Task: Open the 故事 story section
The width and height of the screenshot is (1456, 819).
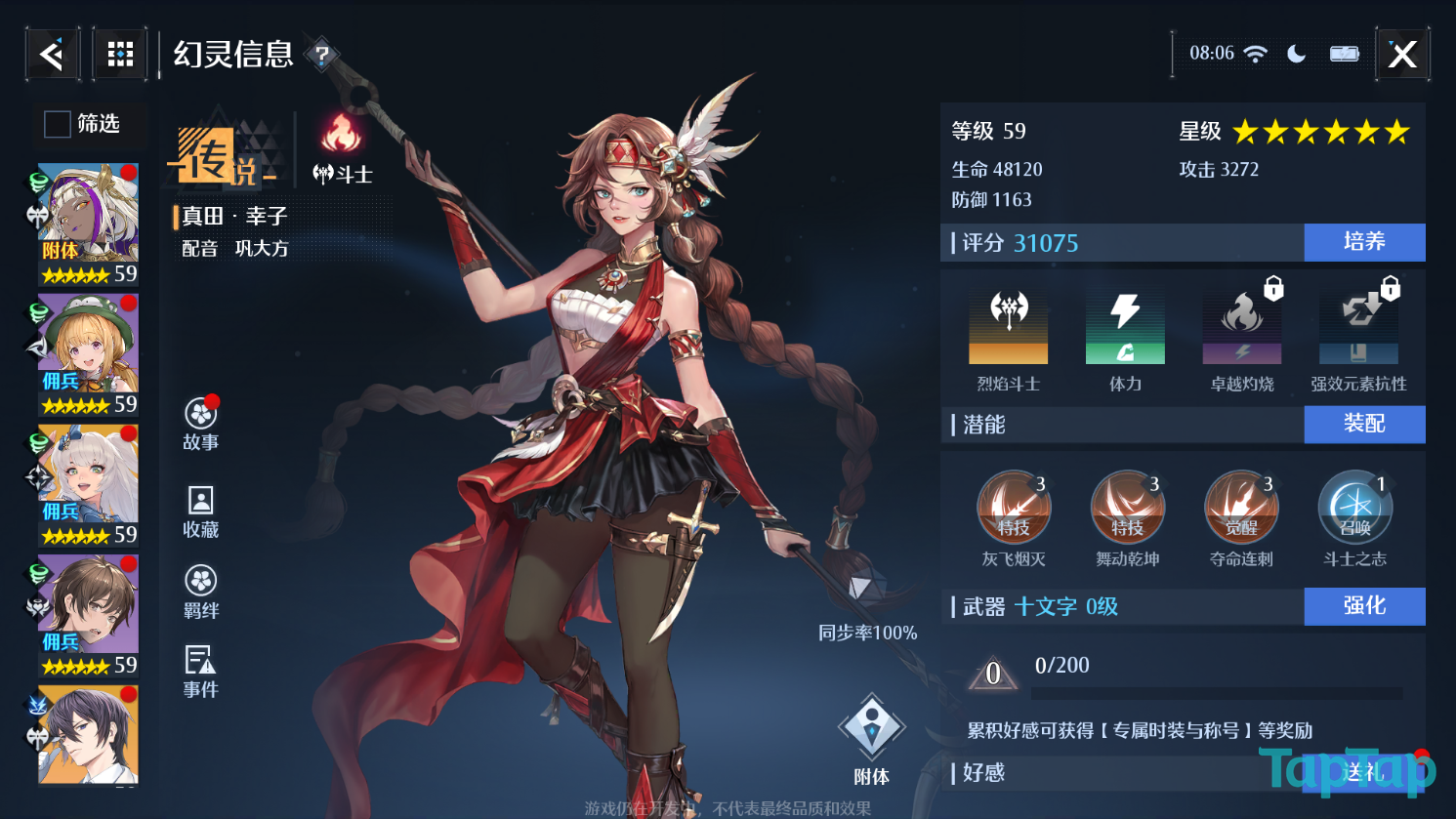Action: pyautogui.click(x=201, y=423)
